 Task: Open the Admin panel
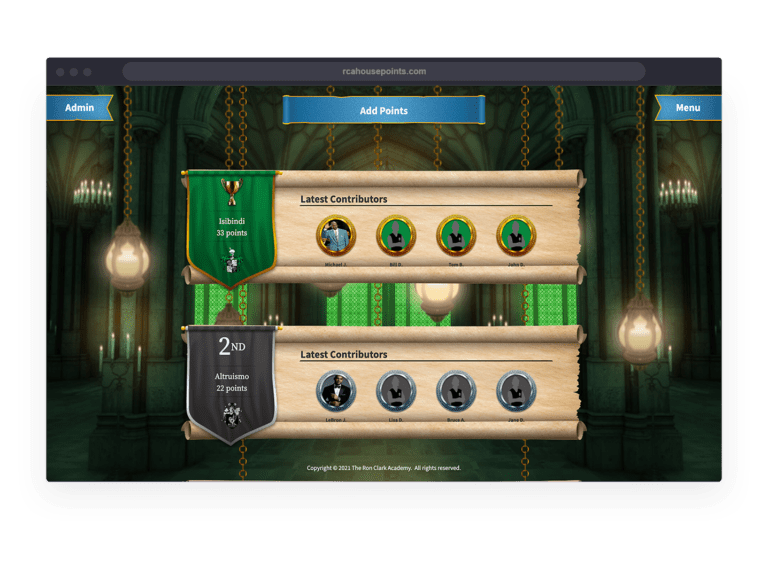[79, 108]
